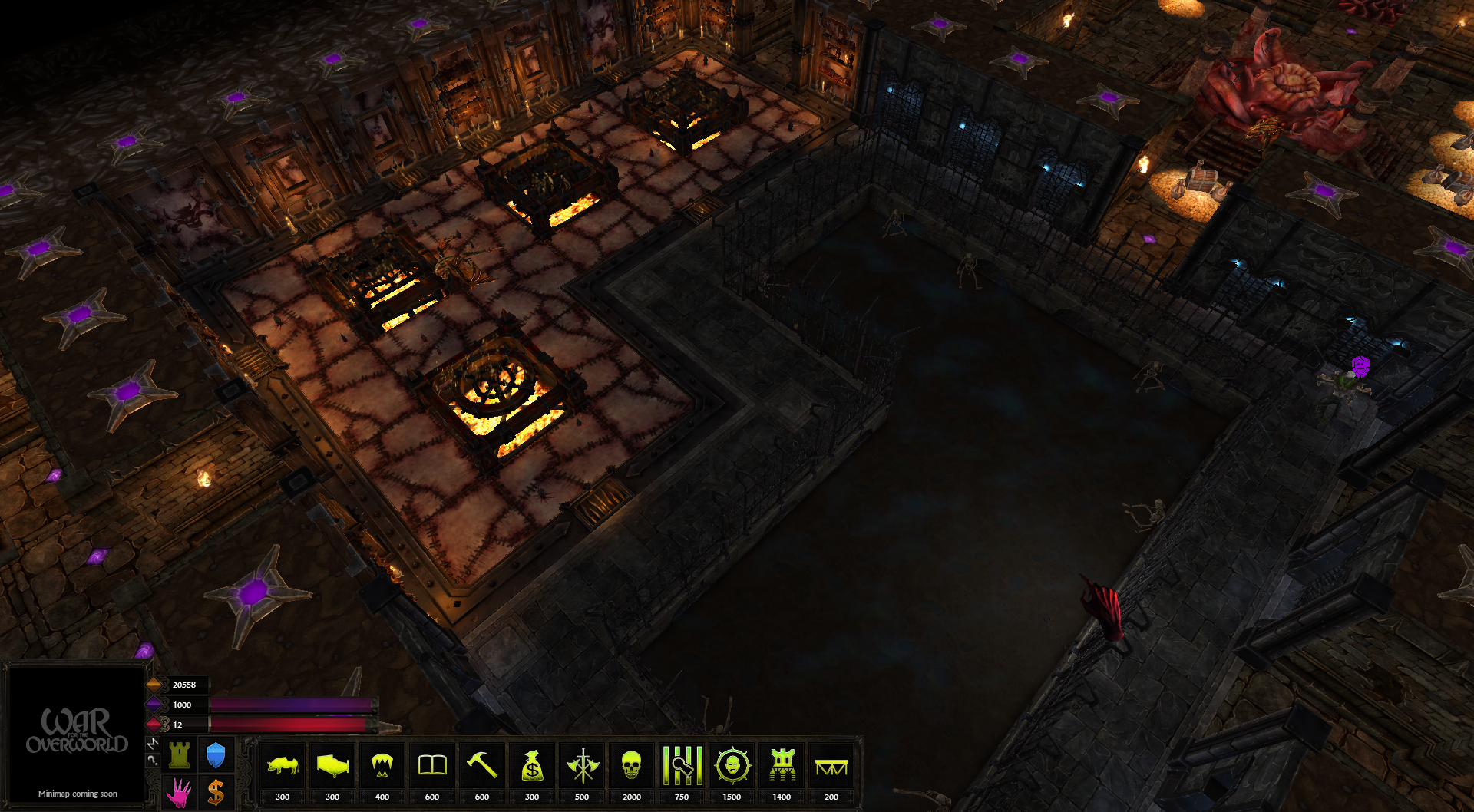
Task: Select the hammer foundry room
Action: tap(482, 765)
